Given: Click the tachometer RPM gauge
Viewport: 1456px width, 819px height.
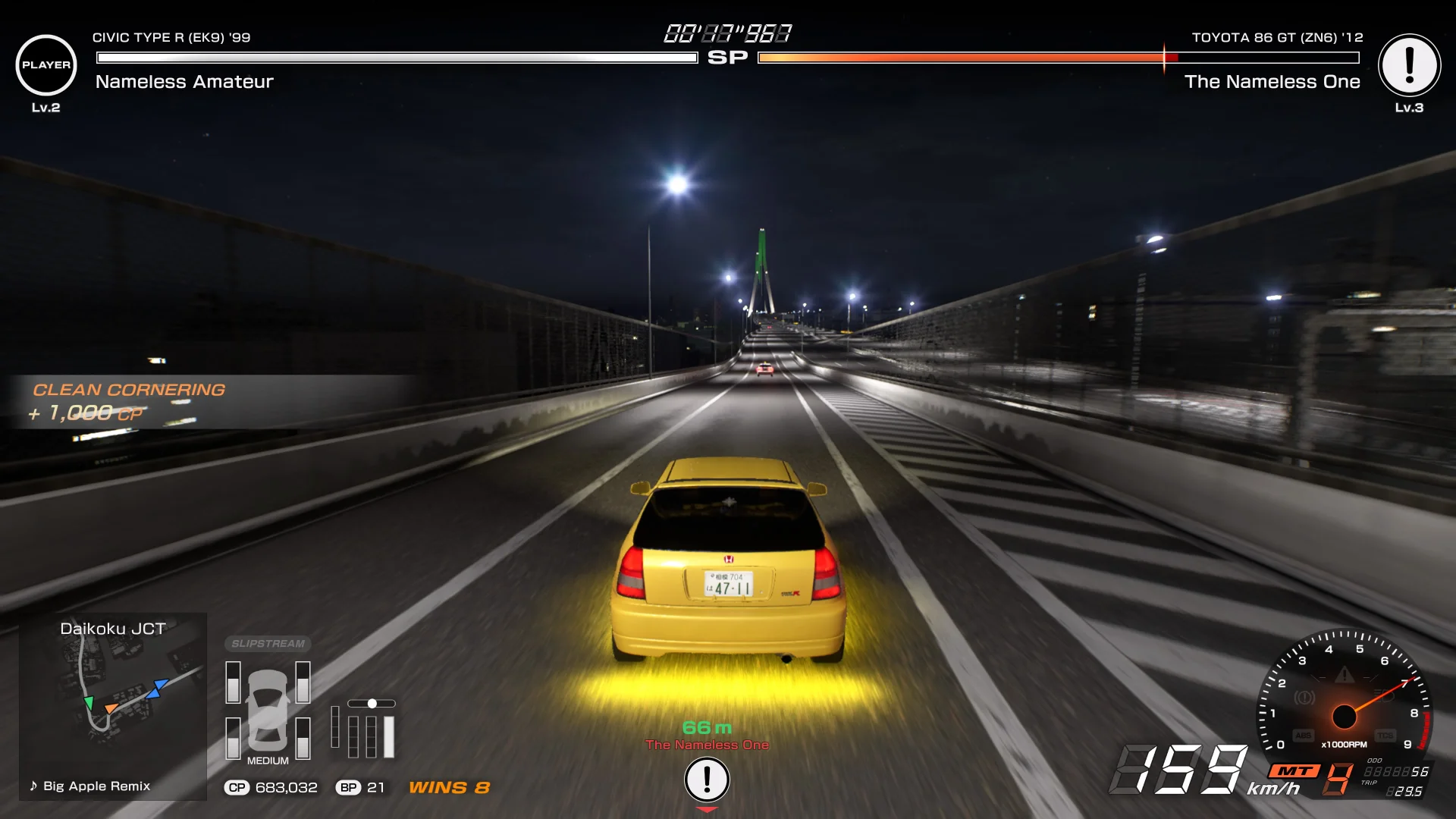Looking at the screenshot, I should 1344,698.
